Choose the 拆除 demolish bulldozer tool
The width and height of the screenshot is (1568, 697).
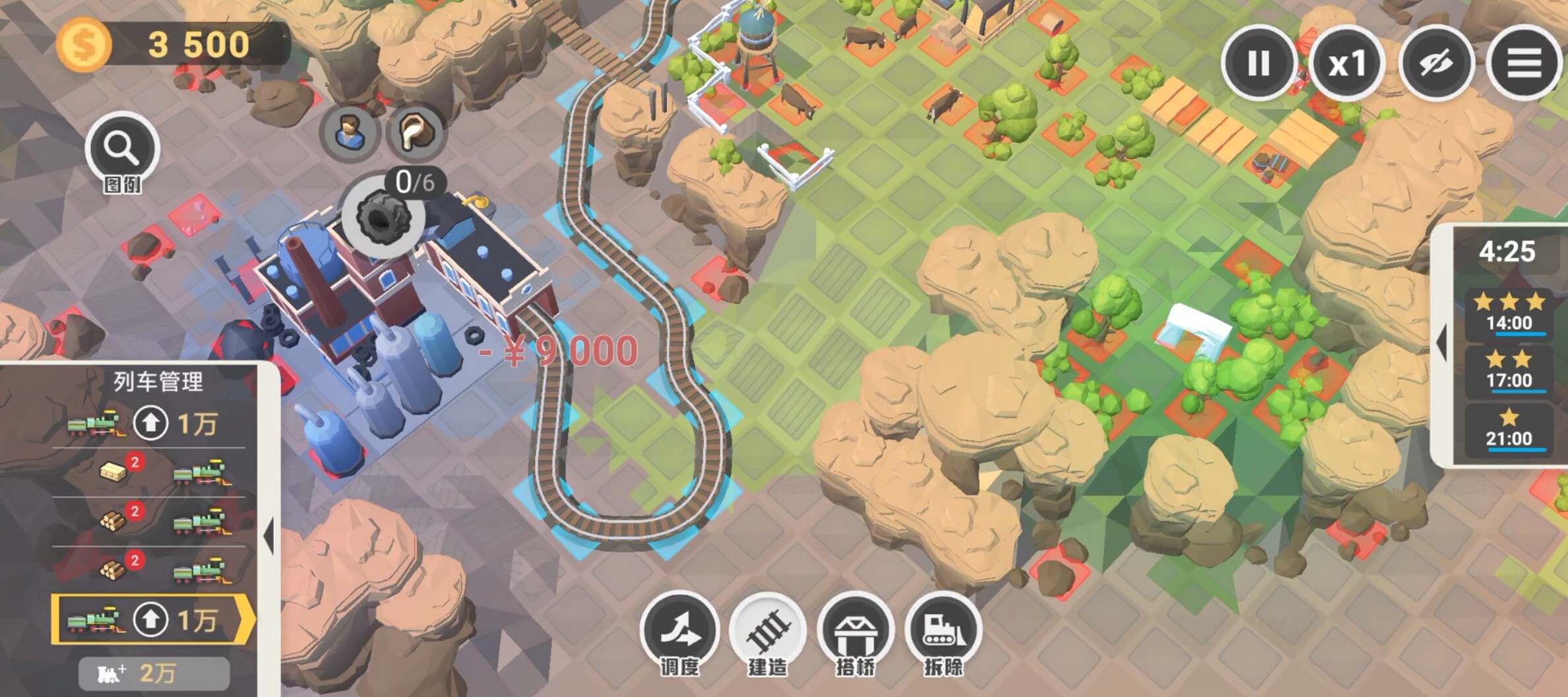[943, 632]
